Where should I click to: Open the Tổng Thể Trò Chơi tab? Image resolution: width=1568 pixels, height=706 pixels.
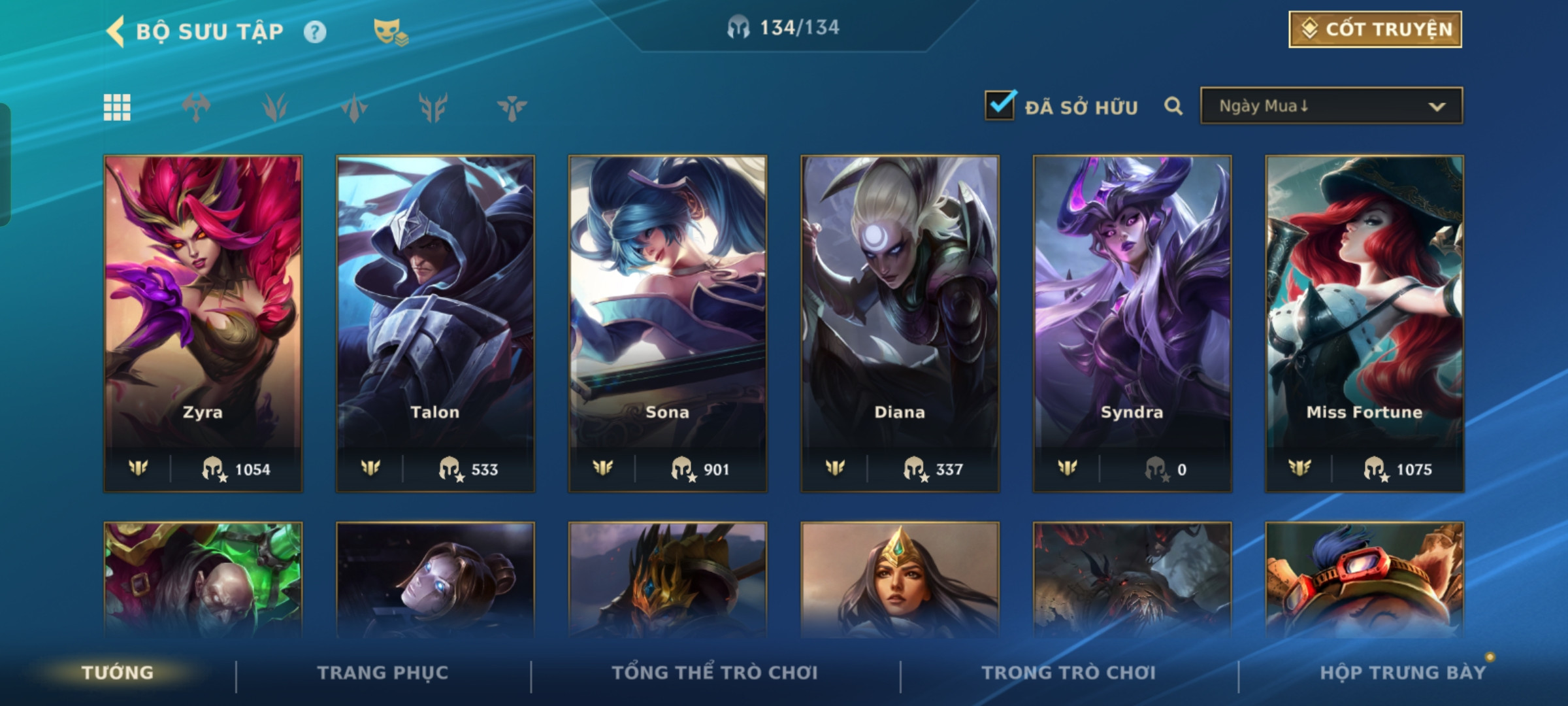coord(715,673)
